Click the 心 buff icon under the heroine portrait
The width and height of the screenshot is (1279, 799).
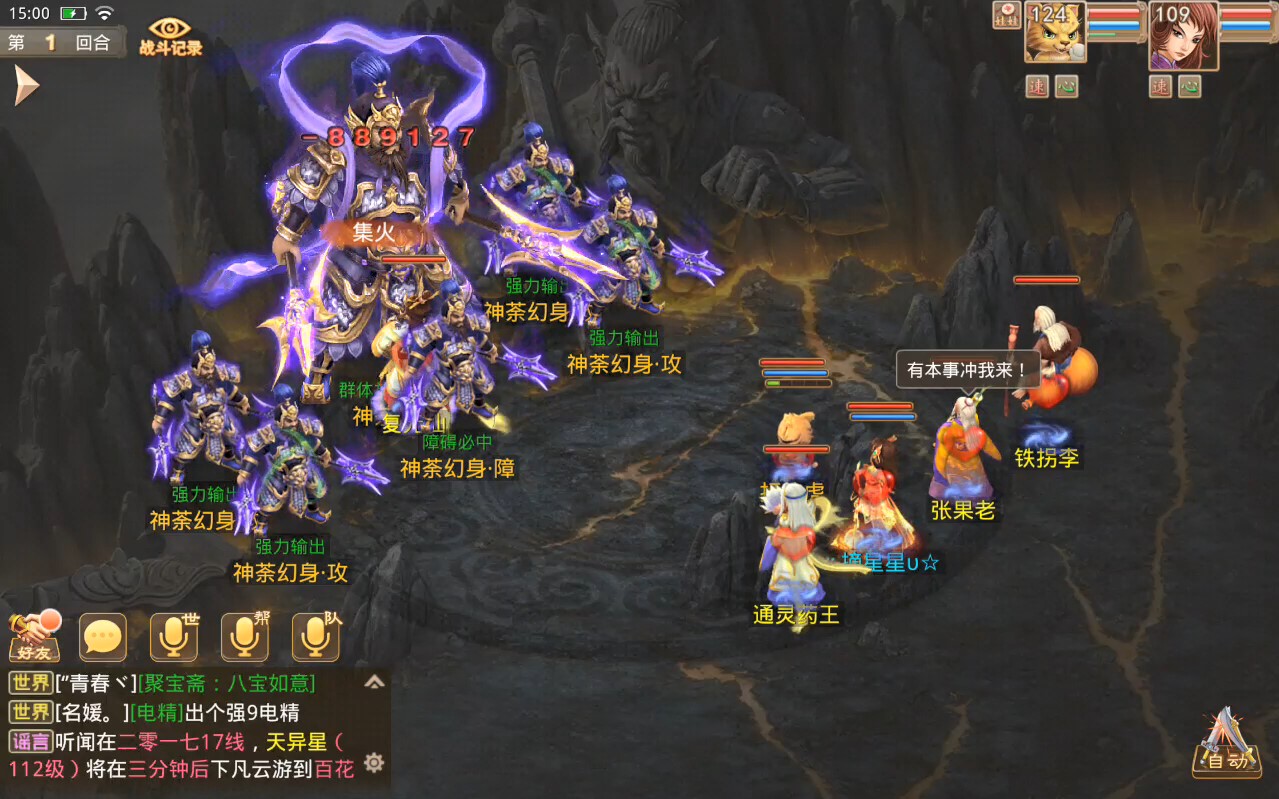click(1190, 87)
